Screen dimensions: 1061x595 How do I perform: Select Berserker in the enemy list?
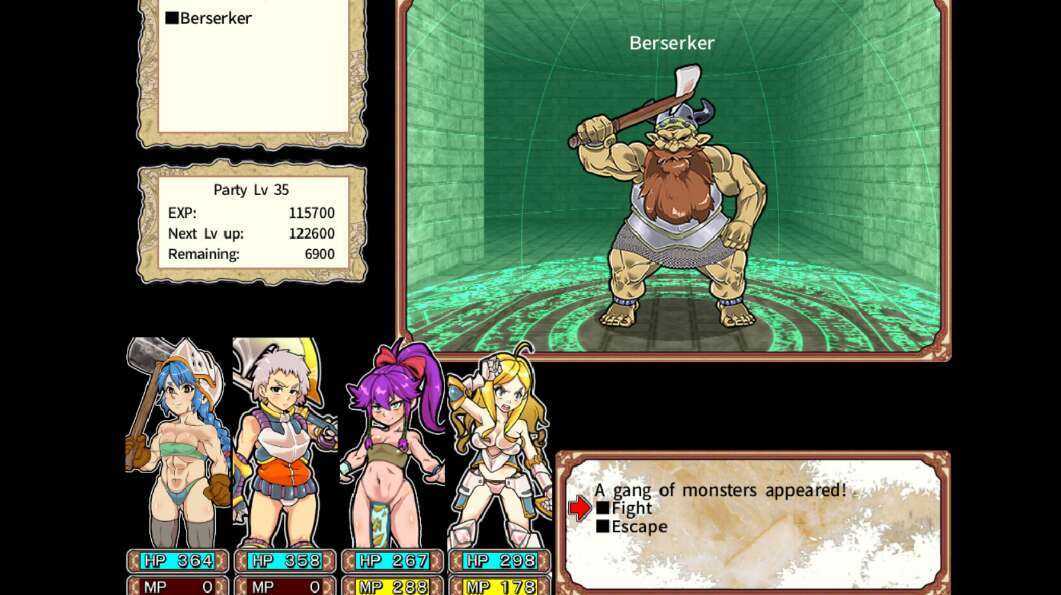pyautogui.click(x=215, y=18)
